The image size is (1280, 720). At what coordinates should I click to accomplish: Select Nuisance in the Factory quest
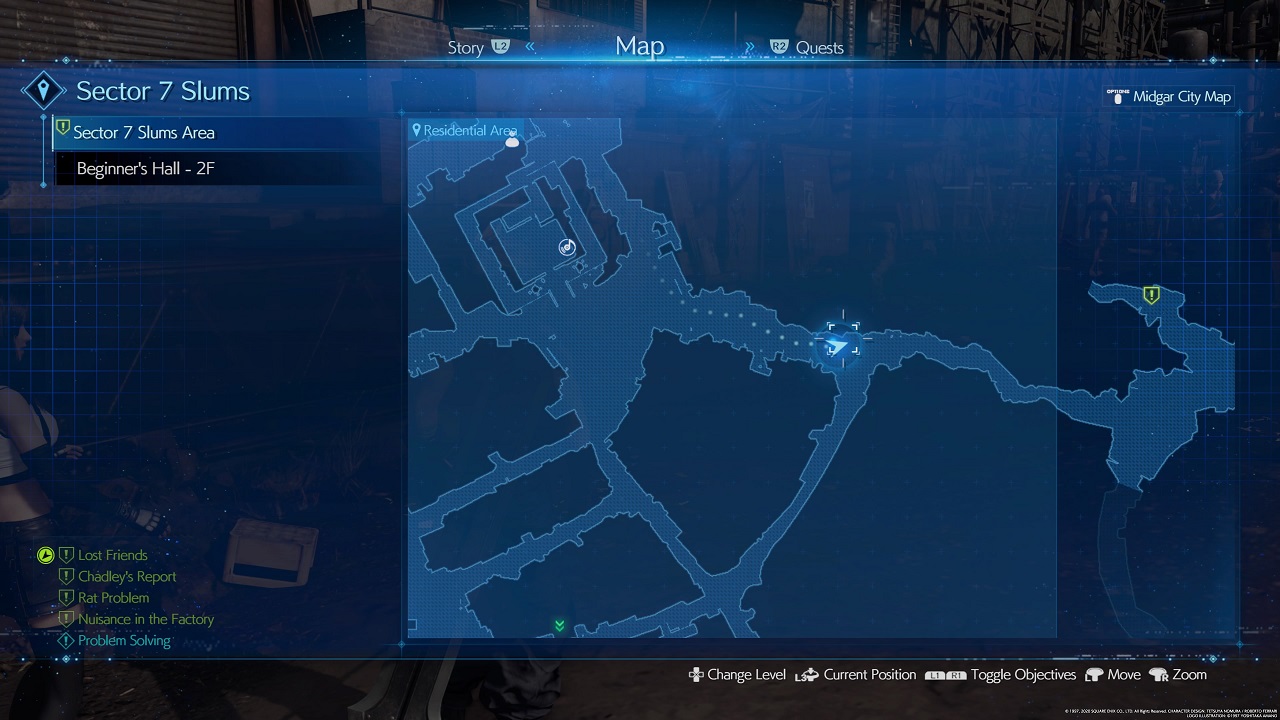pos(146,620)
